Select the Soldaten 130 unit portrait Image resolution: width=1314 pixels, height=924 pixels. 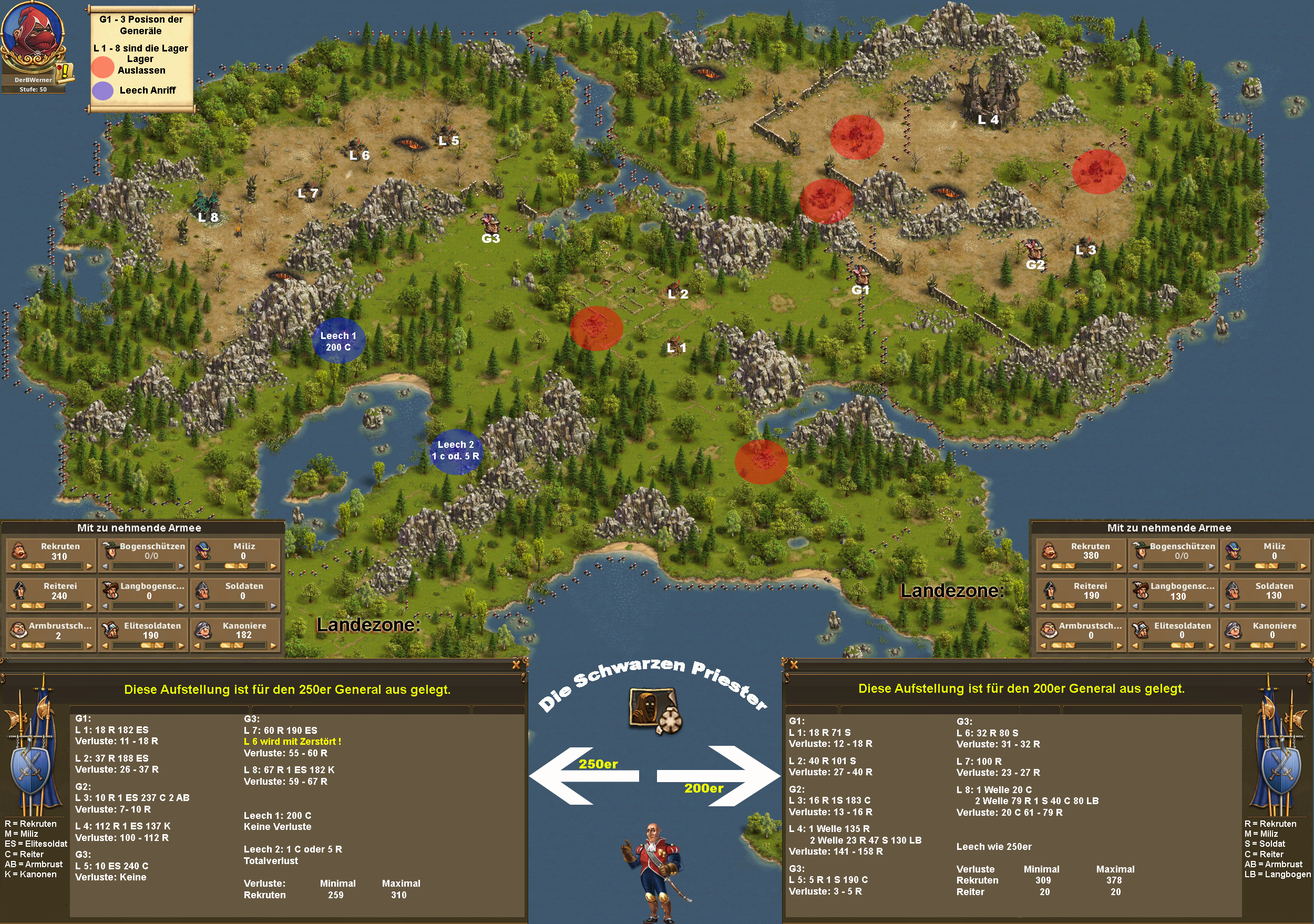[1233, 590]
